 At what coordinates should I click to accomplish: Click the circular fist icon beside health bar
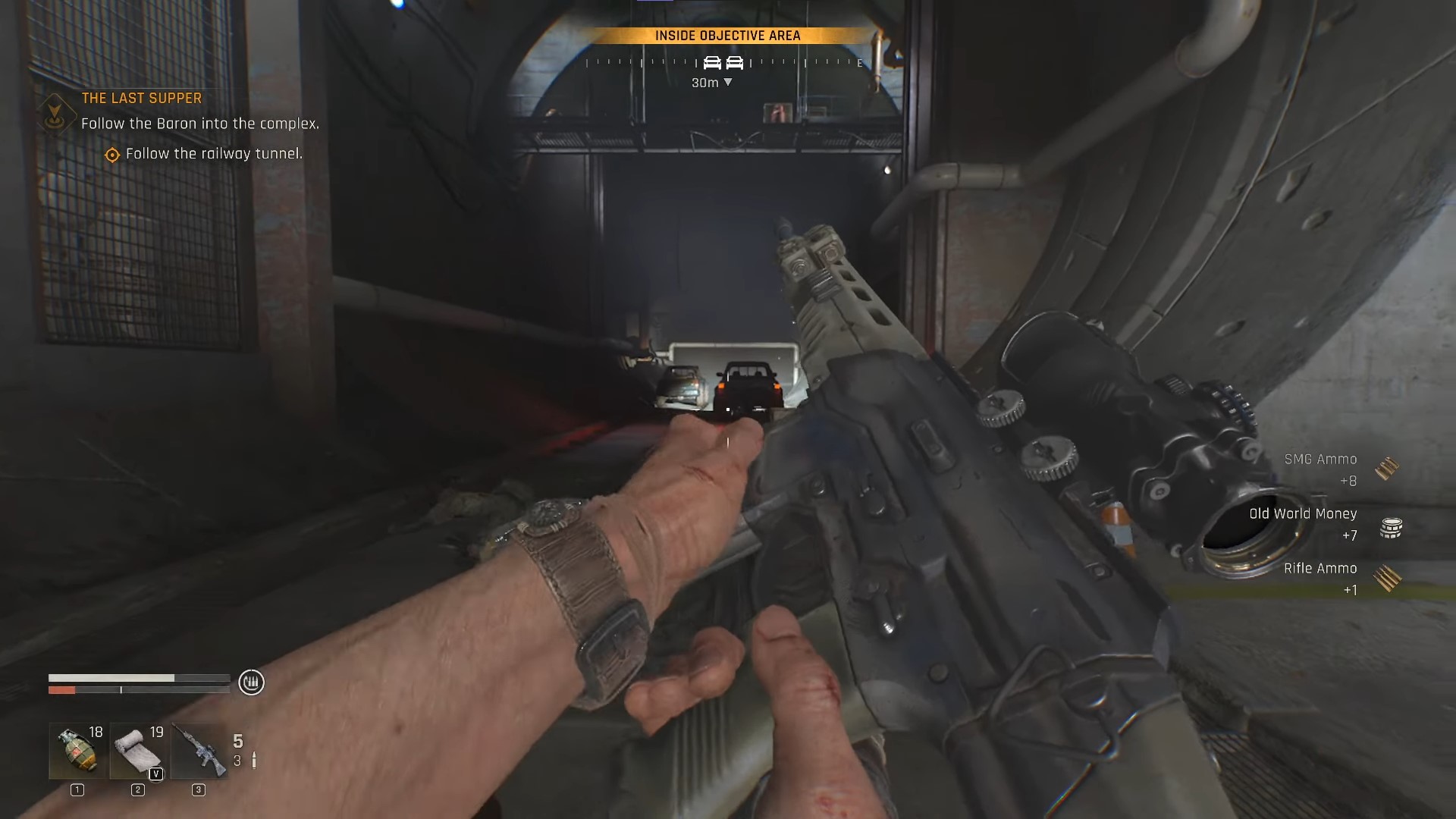tap(251, 682)
